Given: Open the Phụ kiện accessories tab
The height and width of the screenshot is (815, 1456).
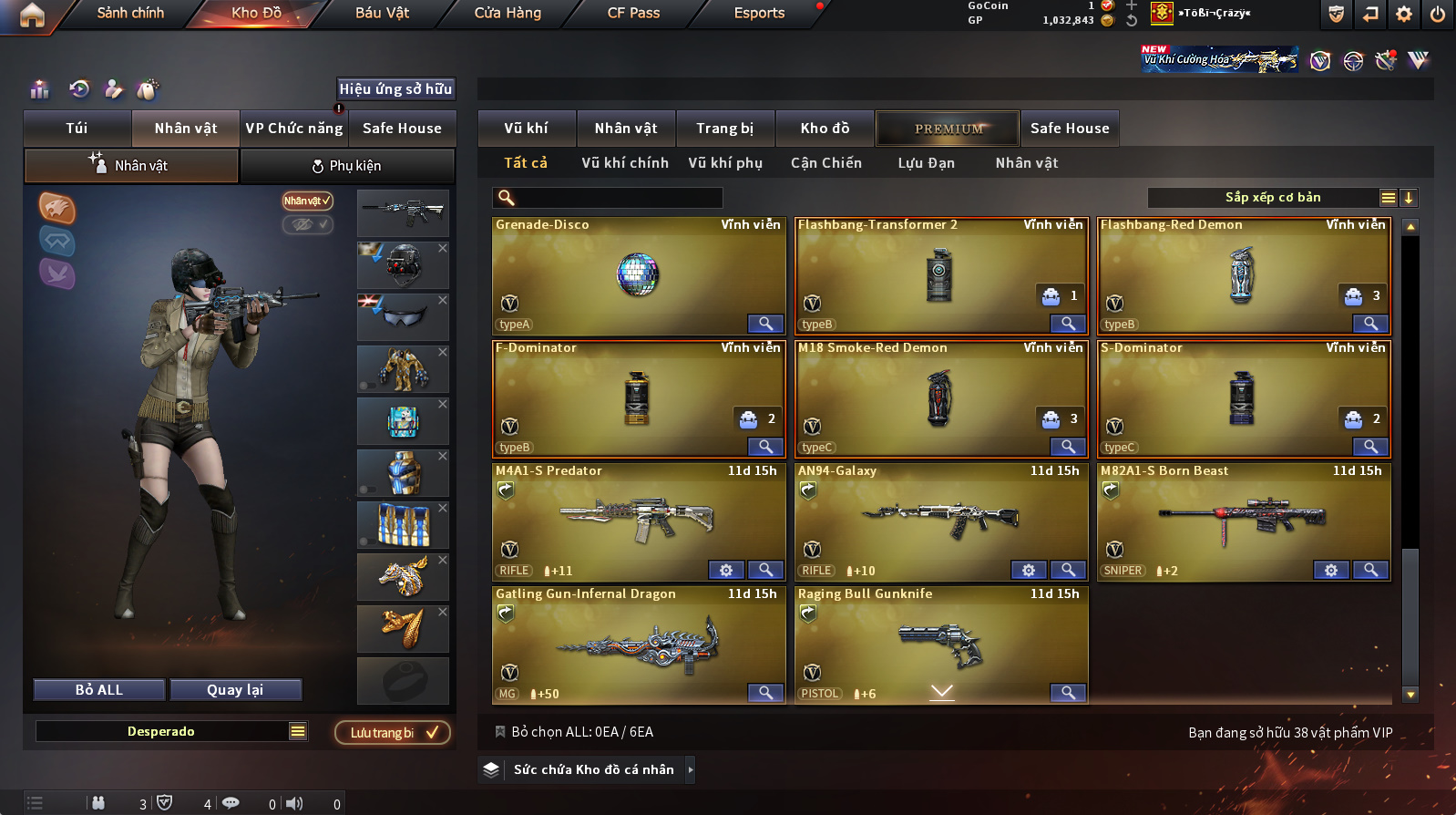Looking at the screenshot, I should click(x=346, y=166).
